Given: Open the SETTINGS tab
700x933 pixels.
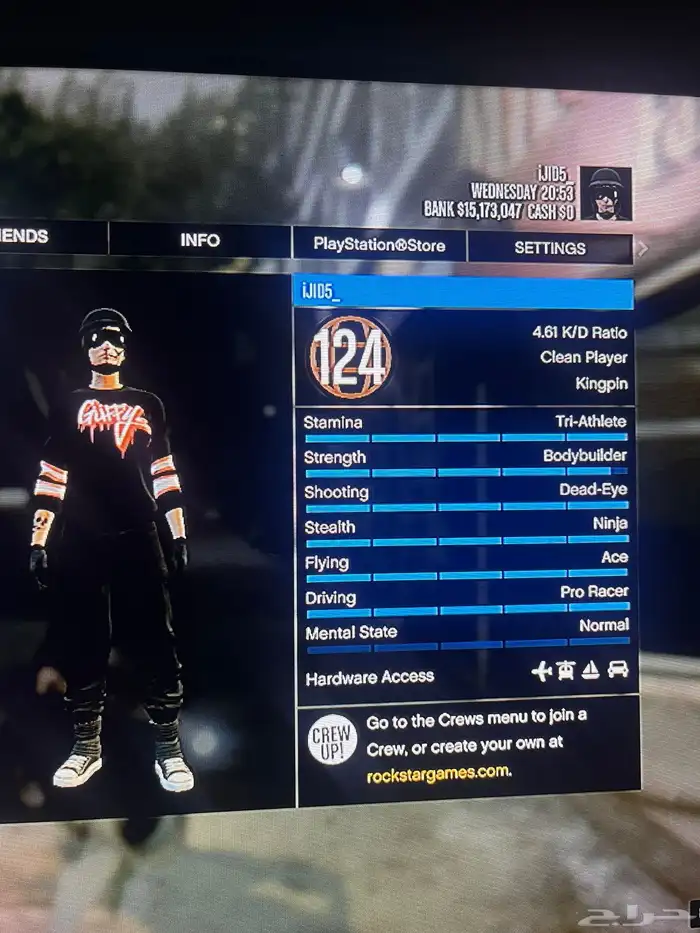Looking at the screenshot, I should click(549, 248).
